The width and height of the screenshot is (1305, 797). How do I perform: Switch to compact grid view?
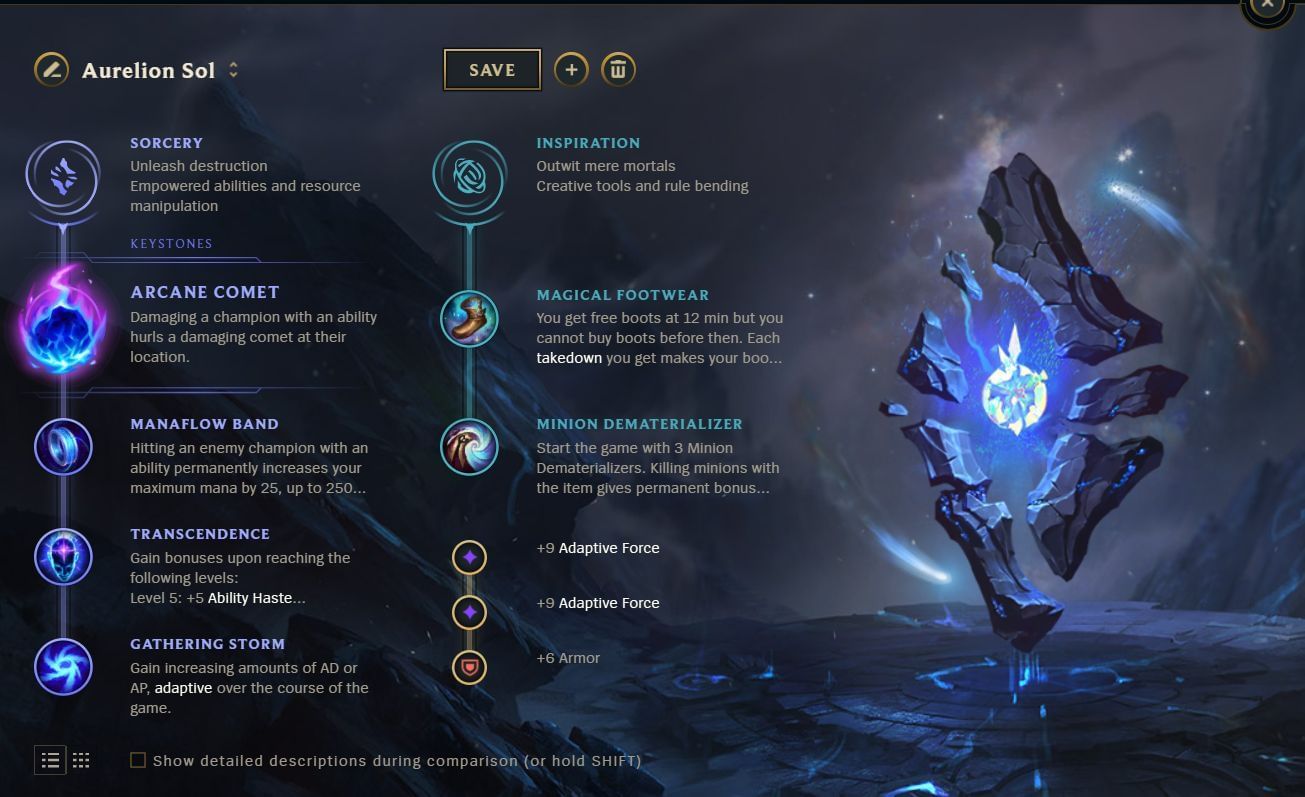(x=81, y=760)
